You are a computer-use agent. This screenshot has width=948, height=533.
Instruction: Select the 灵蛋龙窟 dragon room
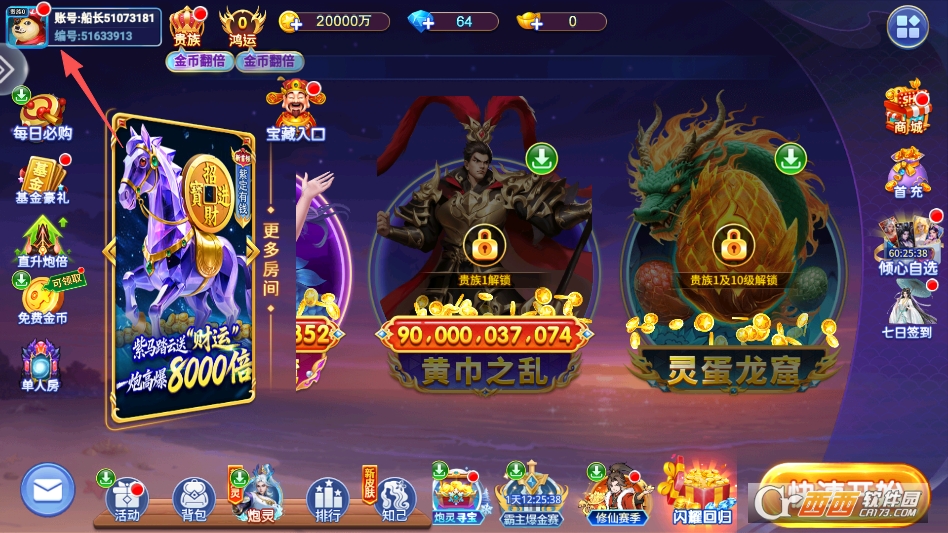click(x=733, y=260)
